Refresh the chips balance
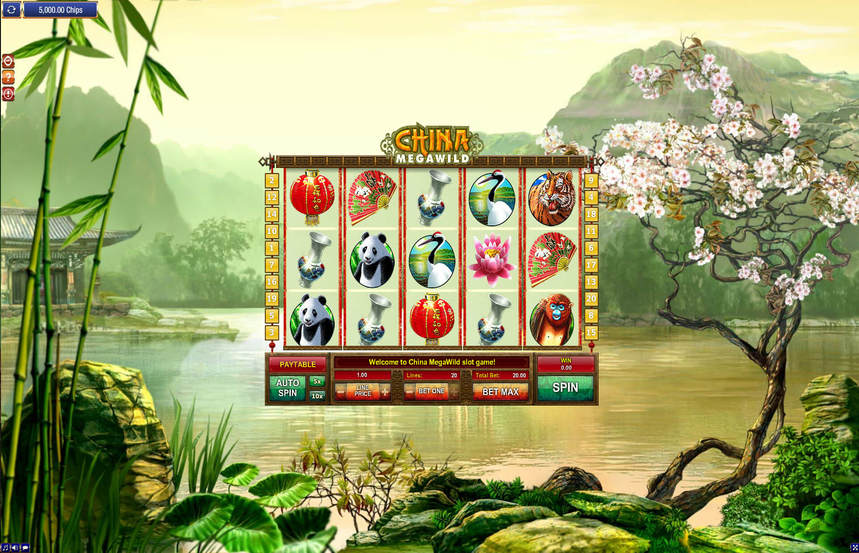859x553 pixels. coord(12,10)
